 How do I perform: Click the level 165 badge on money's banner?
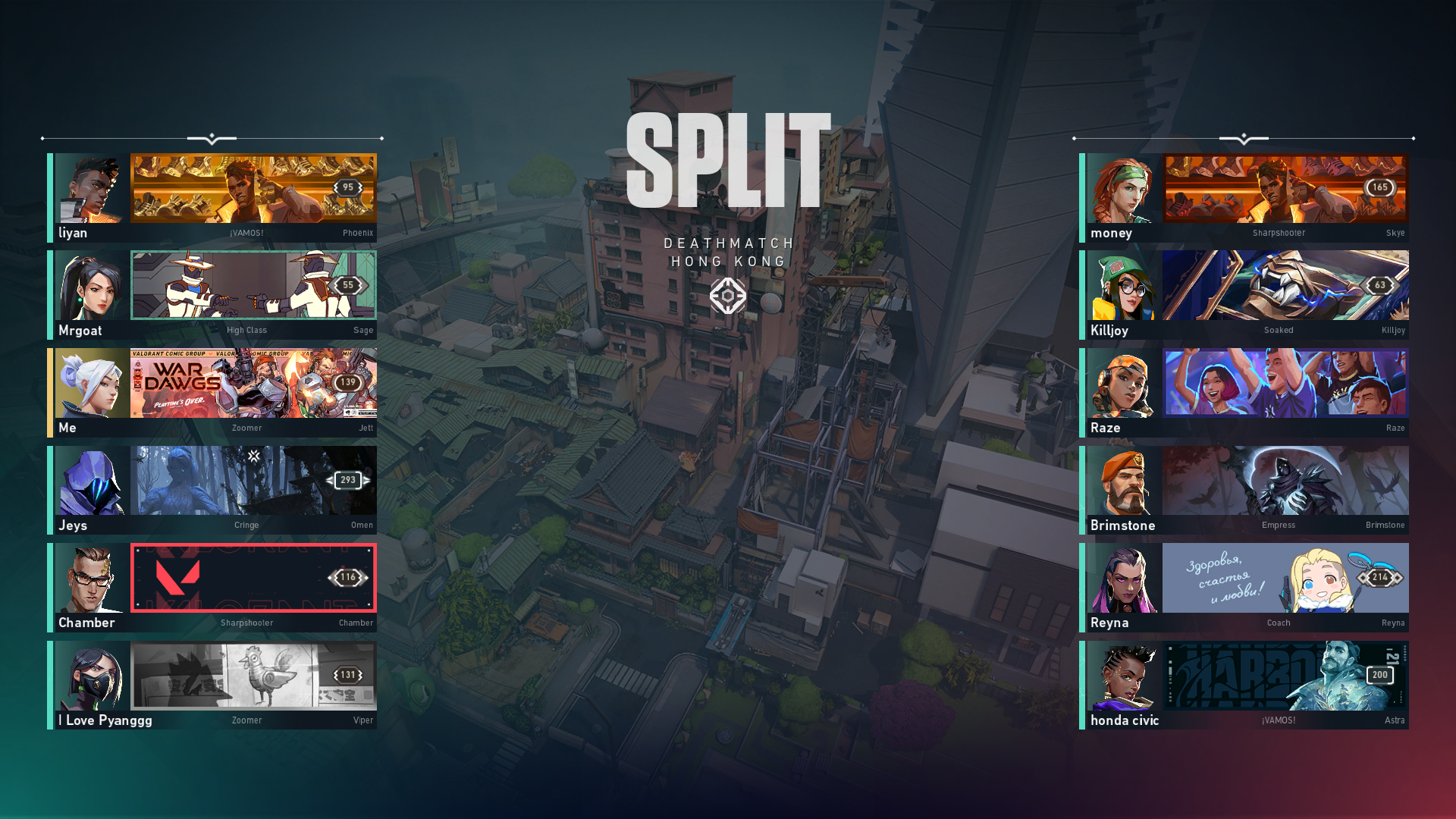tap(1379, 187)
